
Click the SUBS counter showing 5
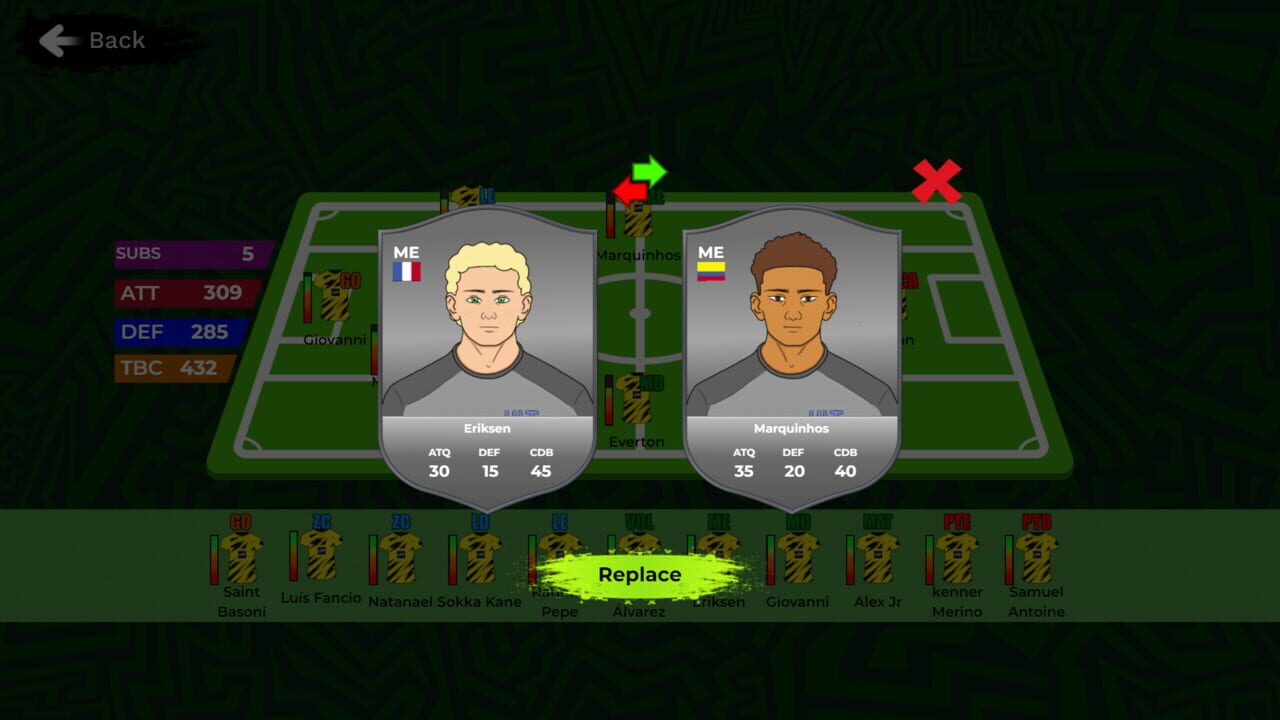188,253
